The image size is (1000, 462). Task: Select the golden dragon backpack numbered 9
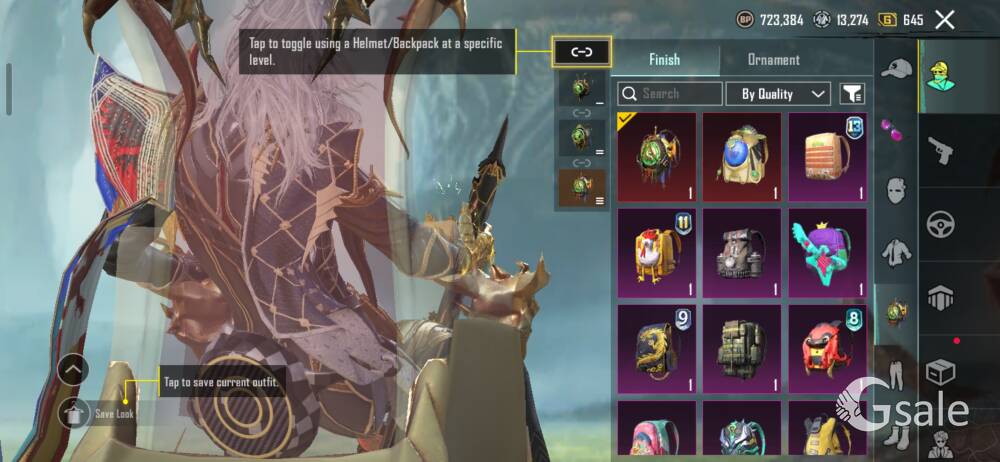656,348
